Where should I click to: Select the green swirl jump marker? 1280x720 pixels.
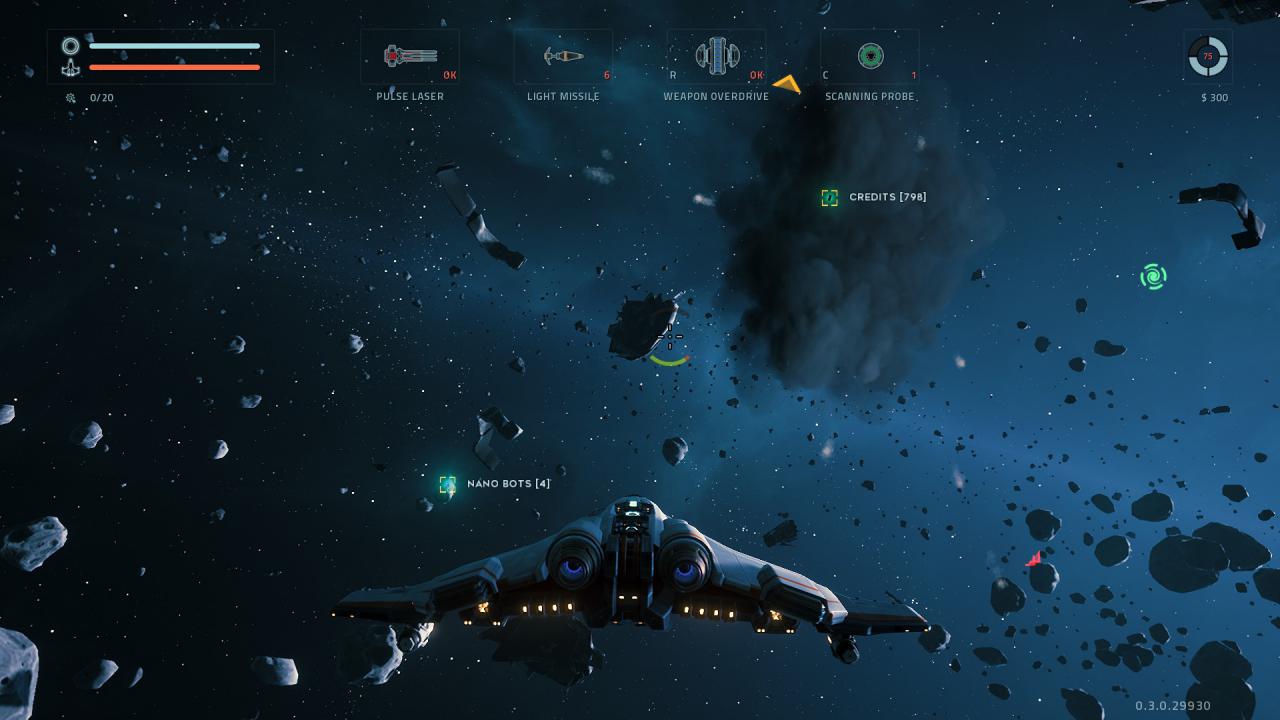1153,276
